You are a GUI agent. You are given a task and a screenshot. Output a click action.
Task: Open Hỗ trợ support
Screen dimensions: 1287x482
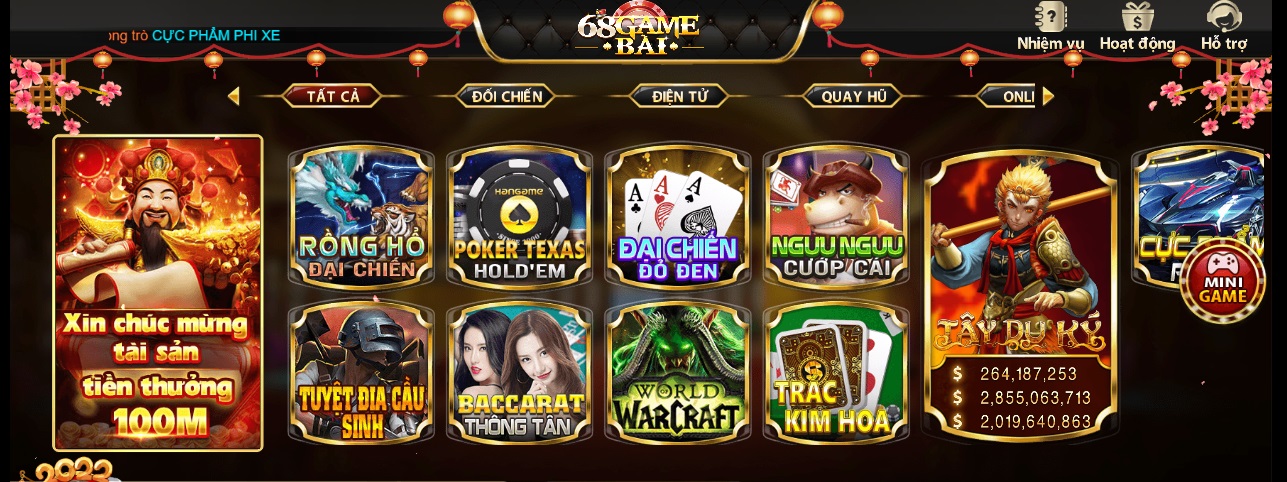tap(1223, 26)
